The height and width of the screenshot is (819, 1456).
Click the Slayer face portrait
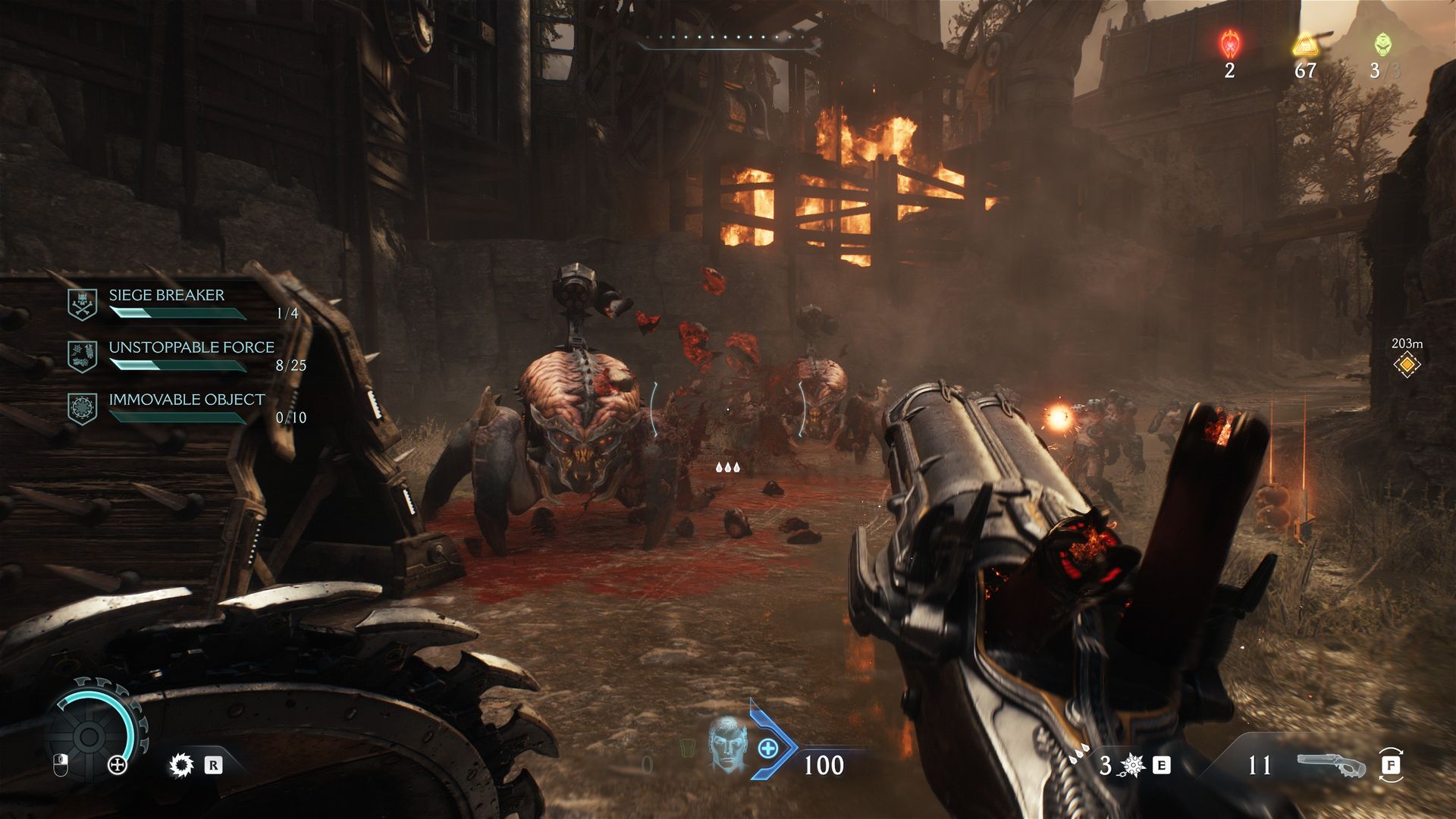726,745
